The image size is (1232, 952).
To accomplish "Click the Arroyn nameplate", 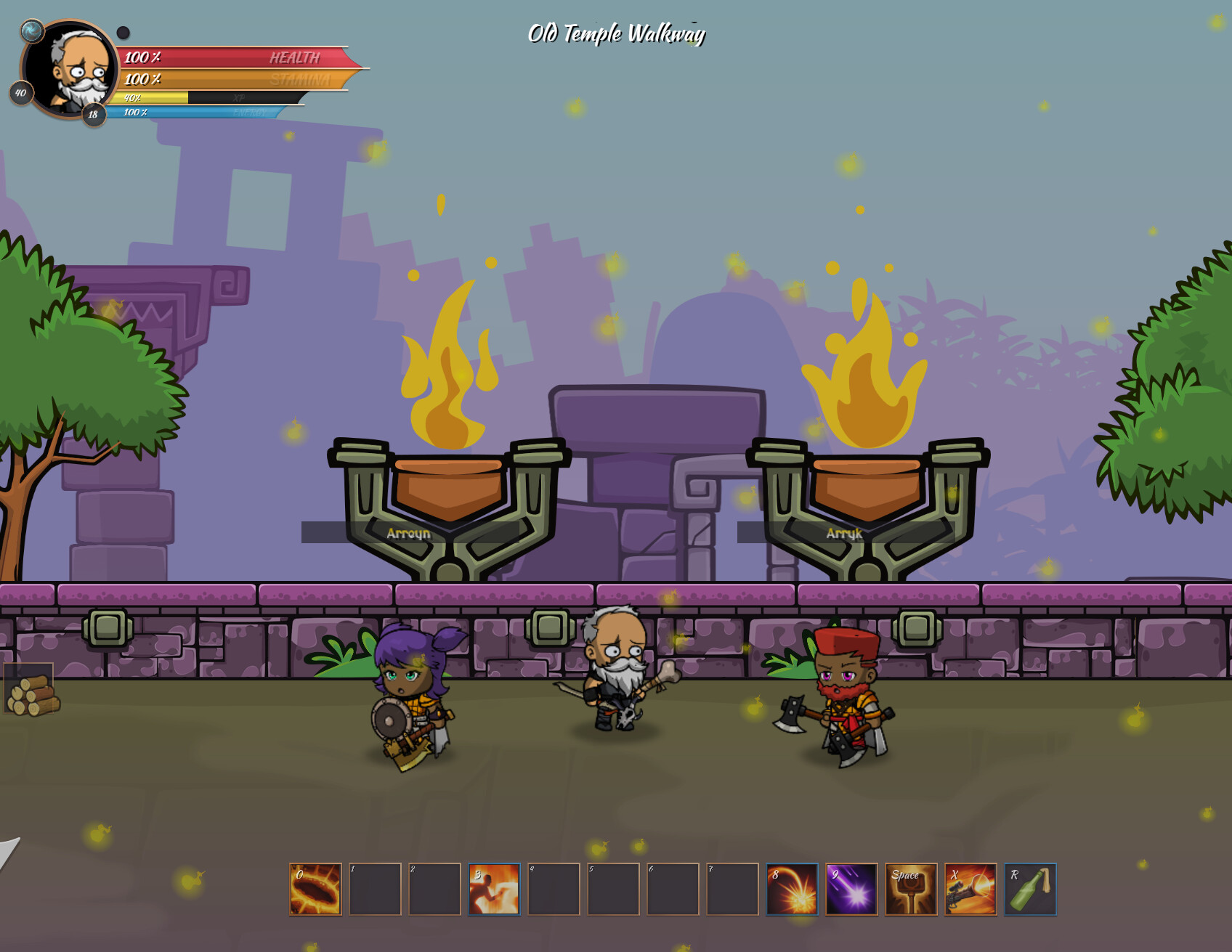I will [409, 533].
